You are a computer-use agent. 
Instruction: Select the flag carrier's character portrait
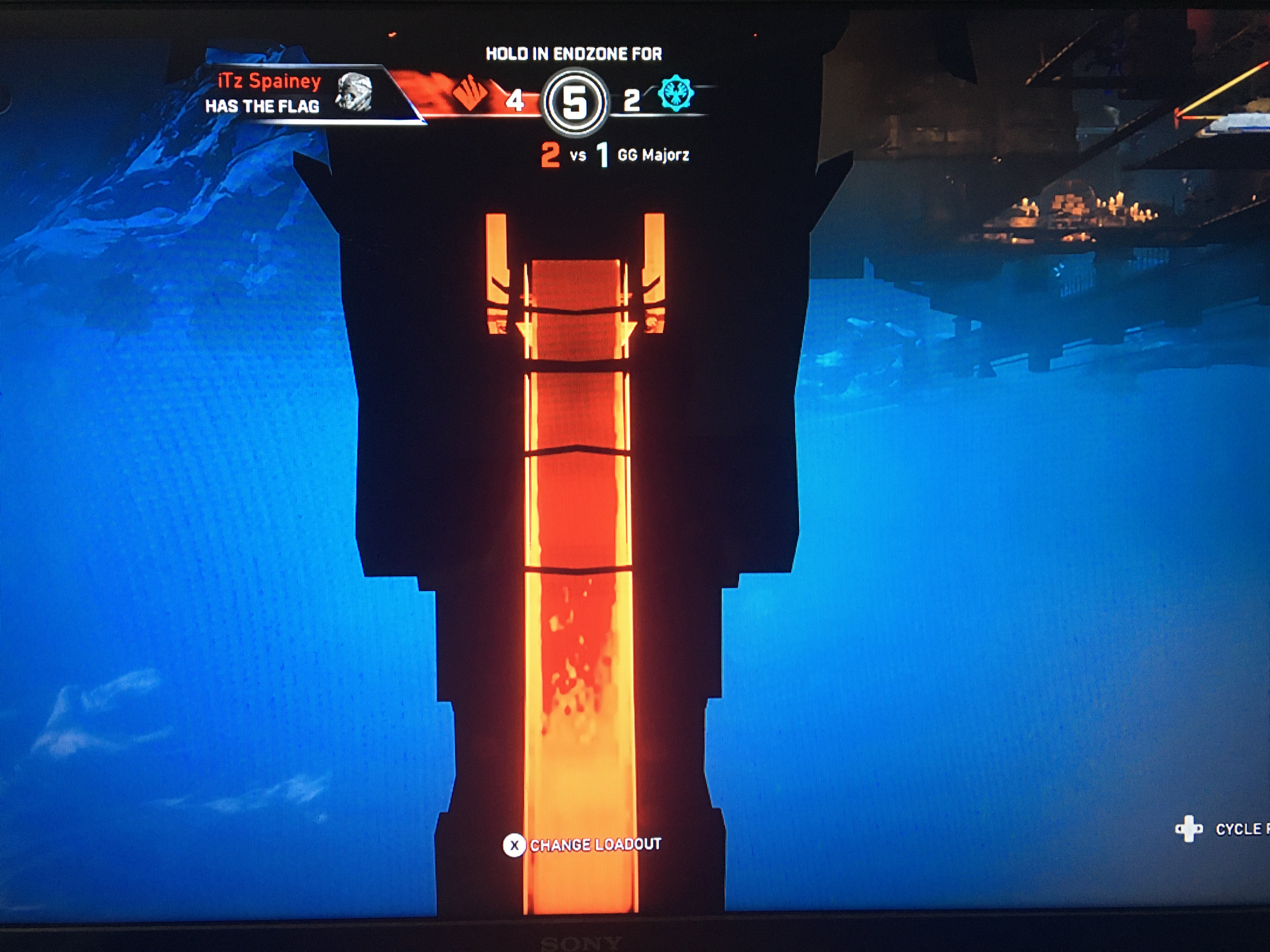354,92
